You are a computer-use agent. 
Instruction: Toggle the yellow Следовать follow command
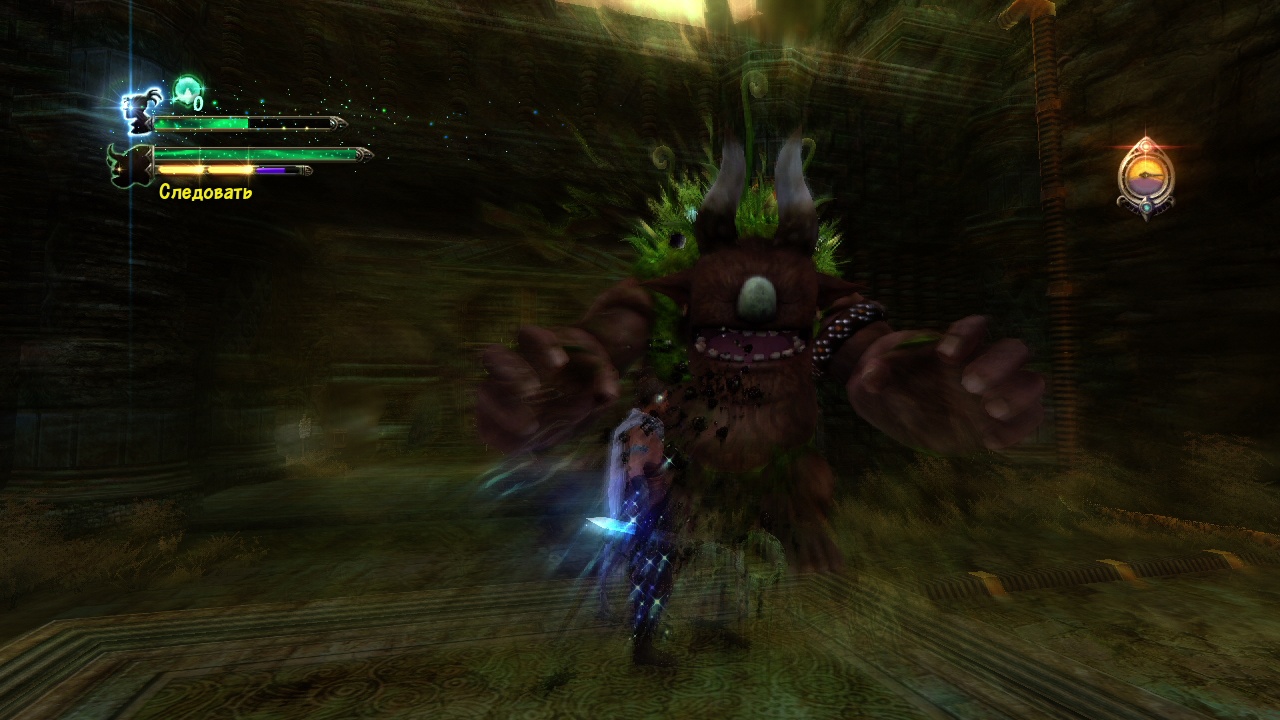(205, 192)
